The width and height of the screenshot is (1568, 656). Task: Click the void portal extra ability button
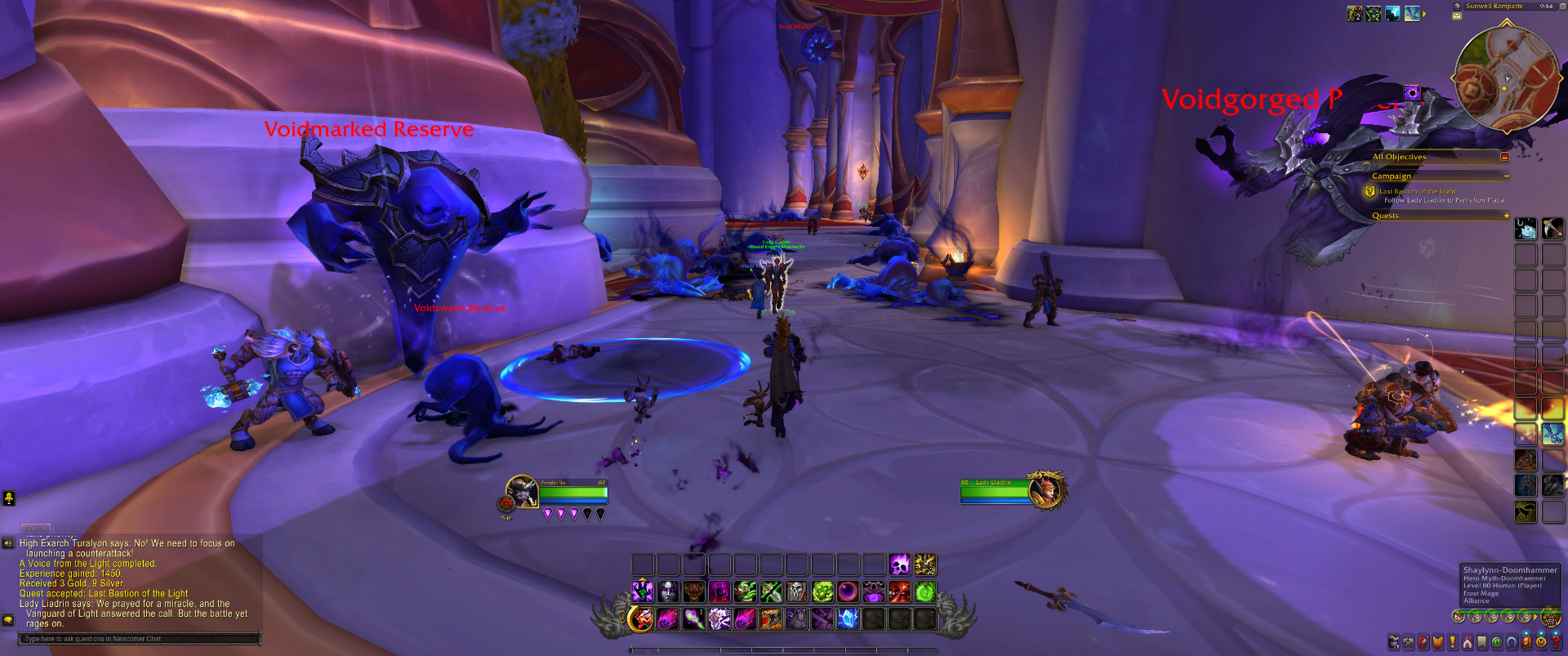pos(1412,93)
